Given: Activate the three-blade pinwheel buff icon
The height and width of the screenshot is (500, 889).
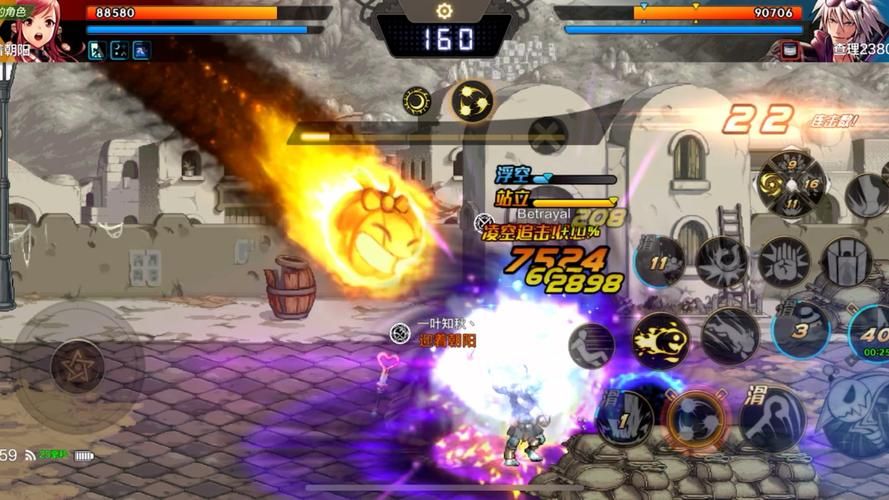Looking at the screenshot, I should pyautogui.click(x=471, y=99).
